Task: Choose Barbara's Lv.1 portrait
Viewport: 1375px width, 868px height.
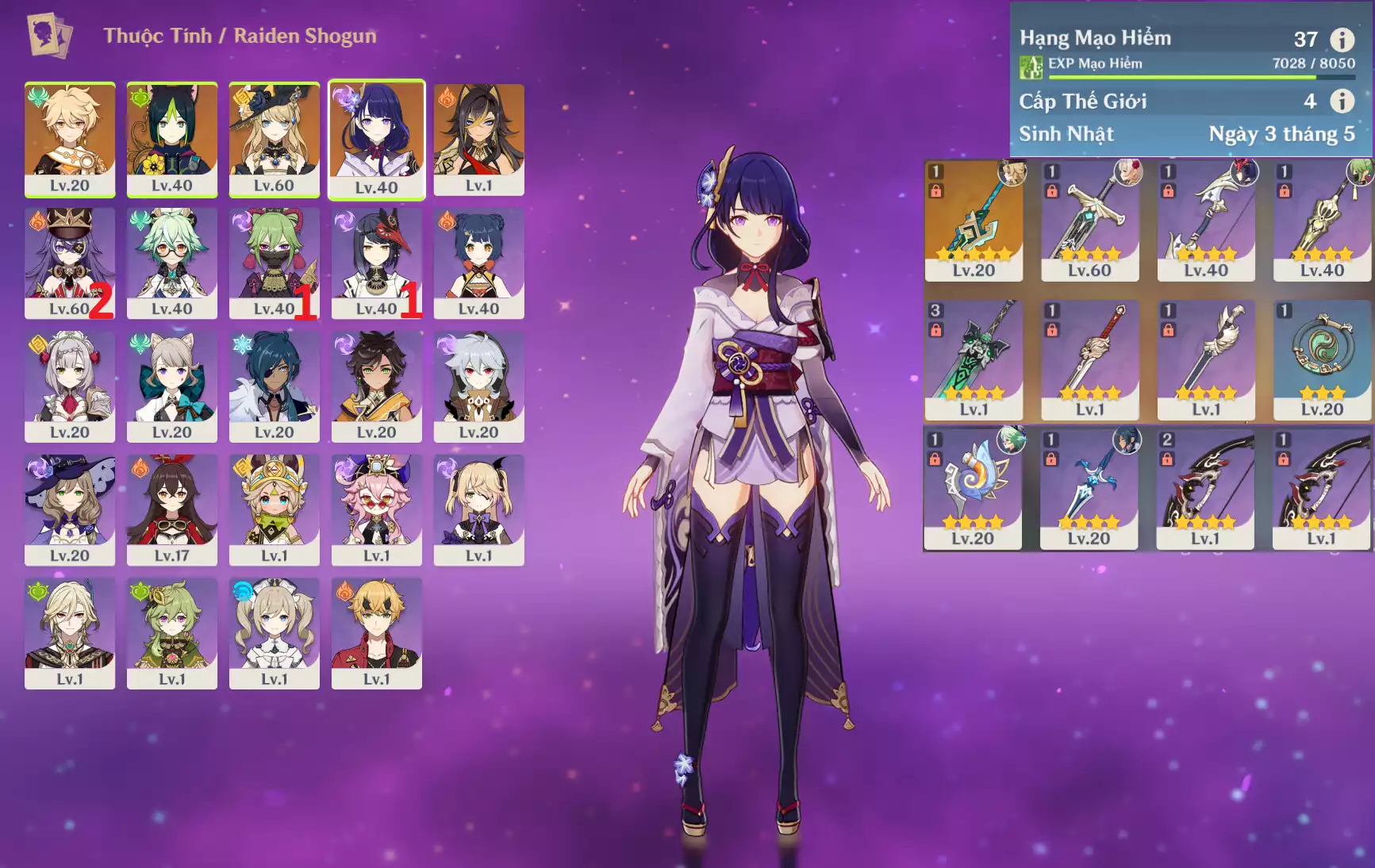Action: tap(275, 633)
